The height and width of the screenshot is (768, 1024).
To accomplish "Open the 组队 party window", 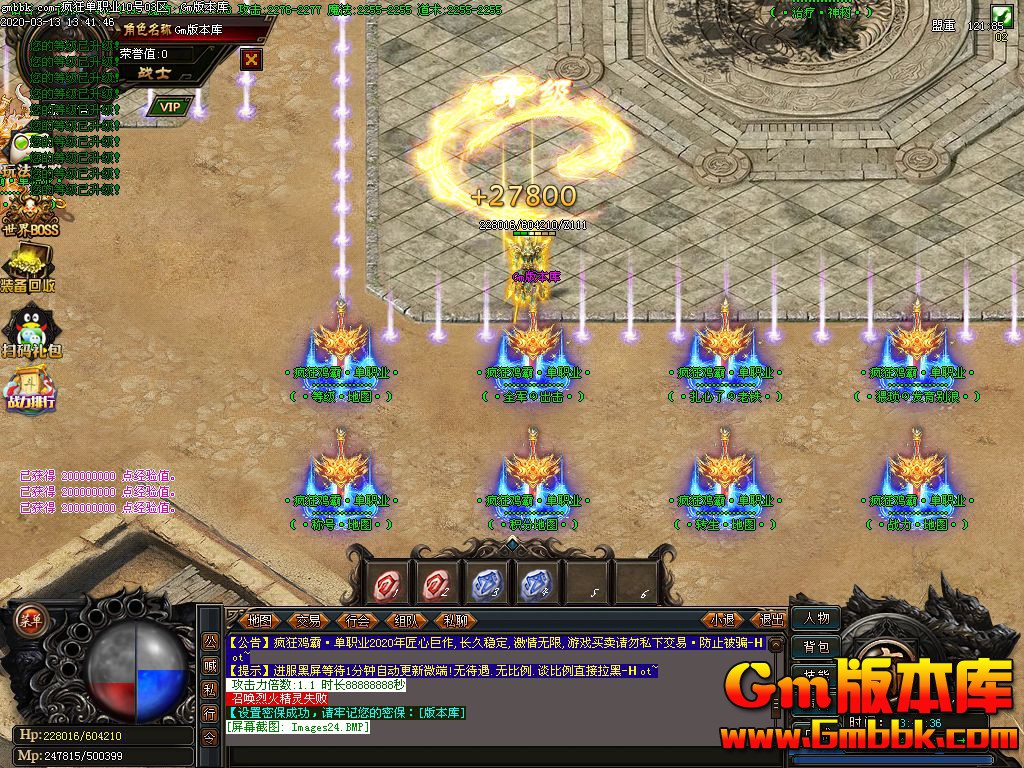I will (x=405, y=620).
